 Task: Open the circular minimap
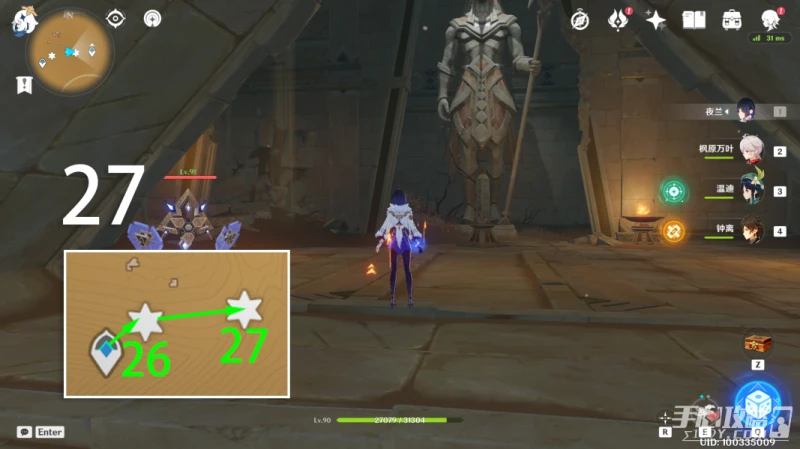[x=69, y=51]
